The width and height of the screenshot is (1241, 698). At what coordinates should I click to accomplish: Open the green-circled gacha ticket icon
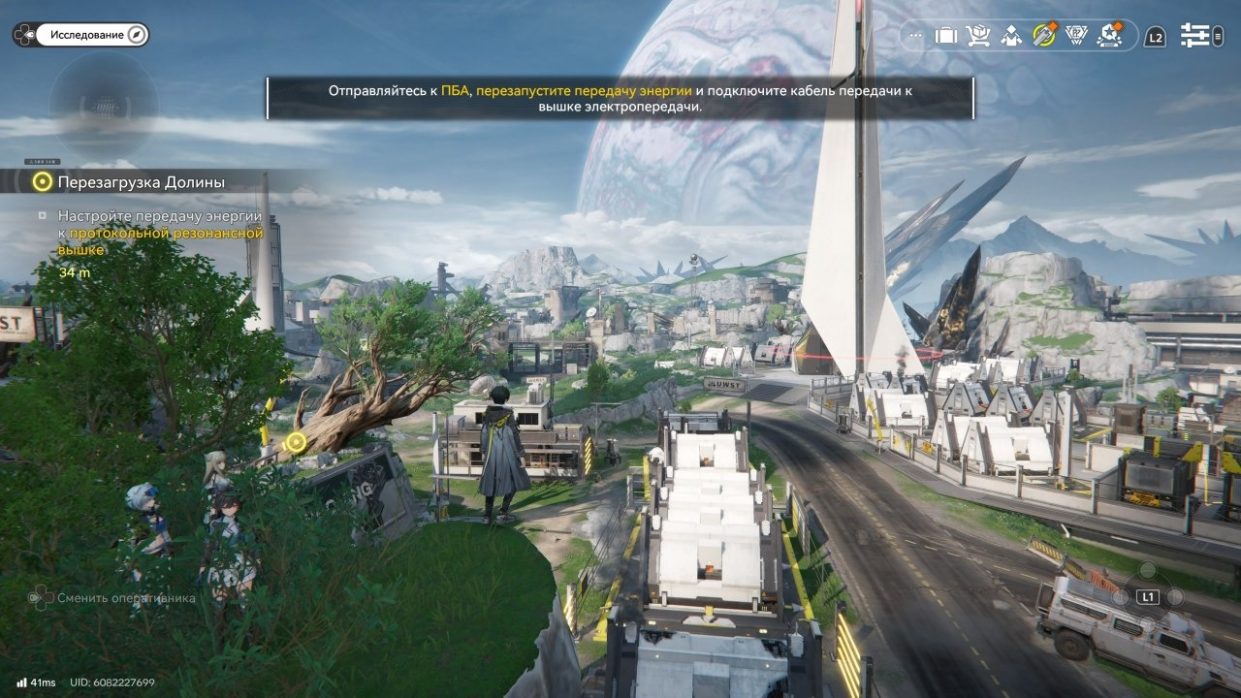coord(1044,36)
